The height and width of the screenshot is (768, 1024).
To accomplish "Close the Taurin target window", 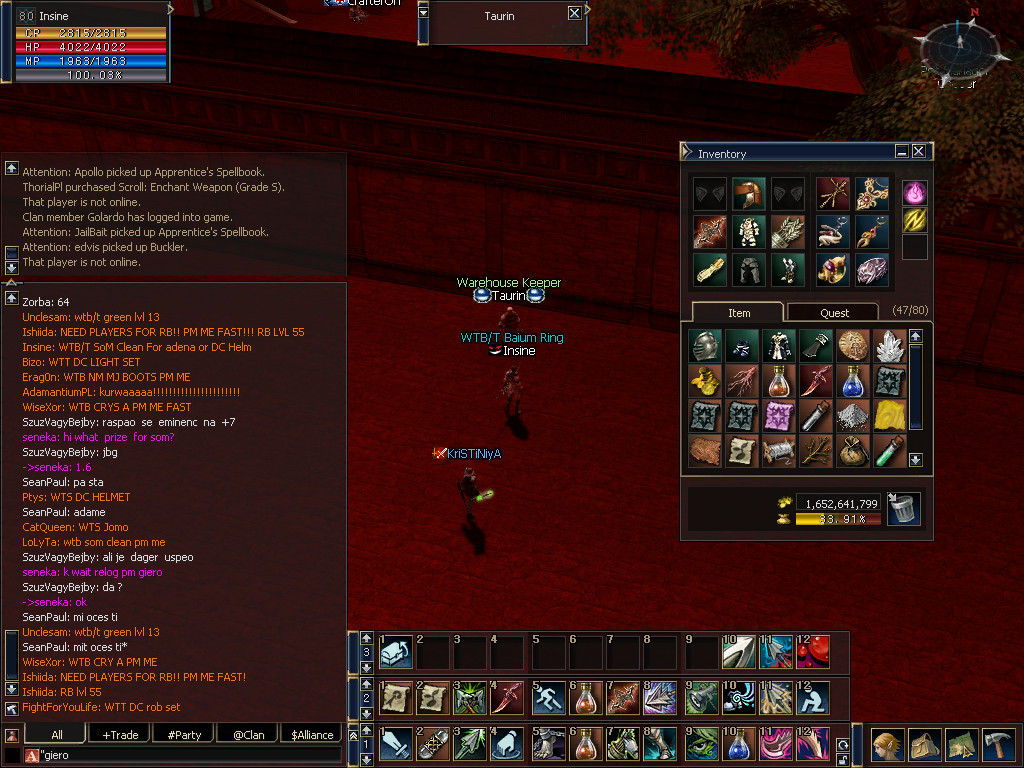I will [x=573, y=13].
